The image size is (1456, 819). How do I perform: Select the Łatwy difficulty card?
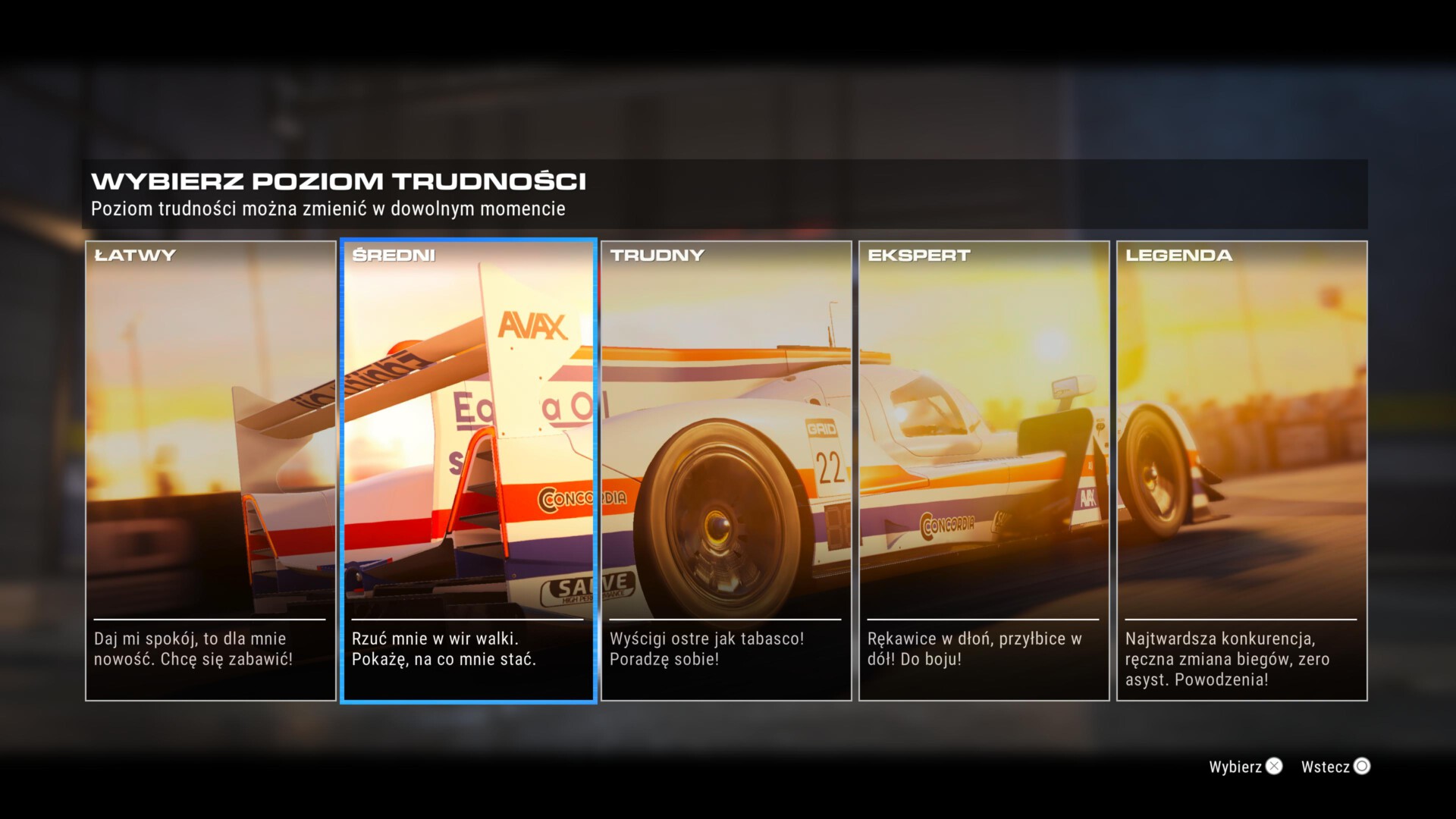point(211,470)
